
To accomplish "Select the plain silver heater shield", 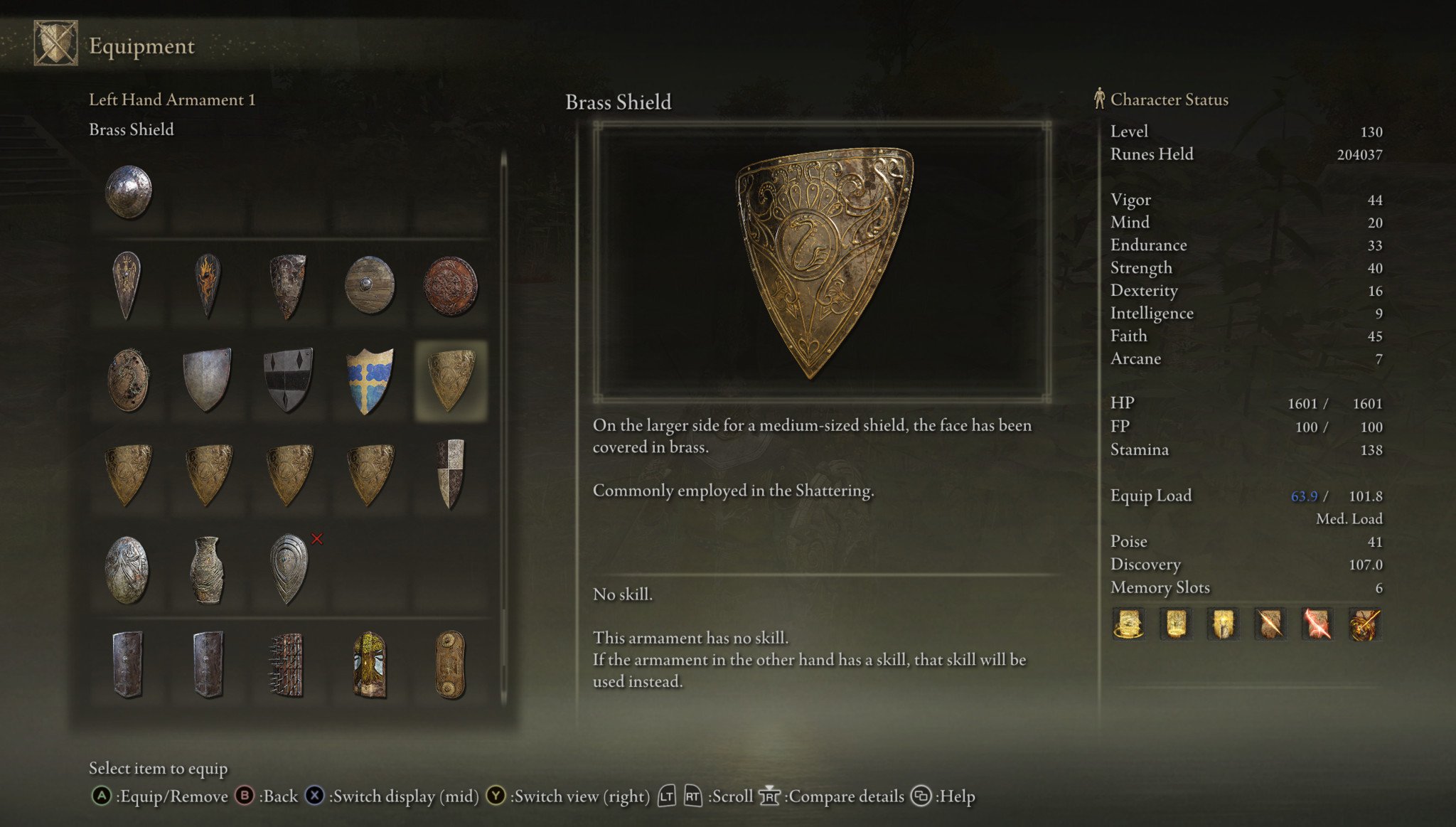I will point(208,380).
